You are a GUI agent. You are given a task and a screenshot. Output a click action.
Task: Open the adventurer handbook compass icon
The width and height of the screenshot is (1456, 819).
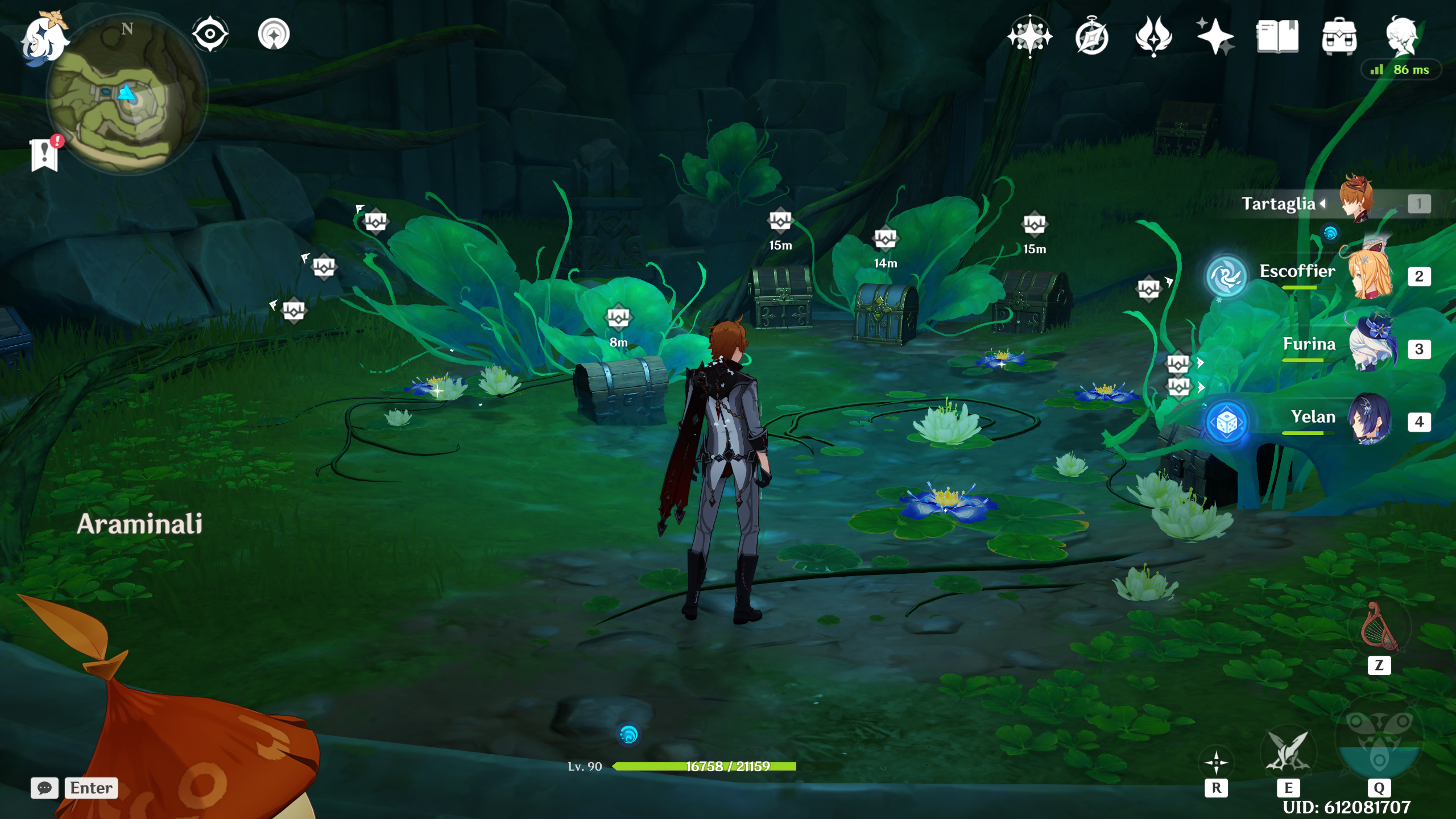[x=1091, y=38]
